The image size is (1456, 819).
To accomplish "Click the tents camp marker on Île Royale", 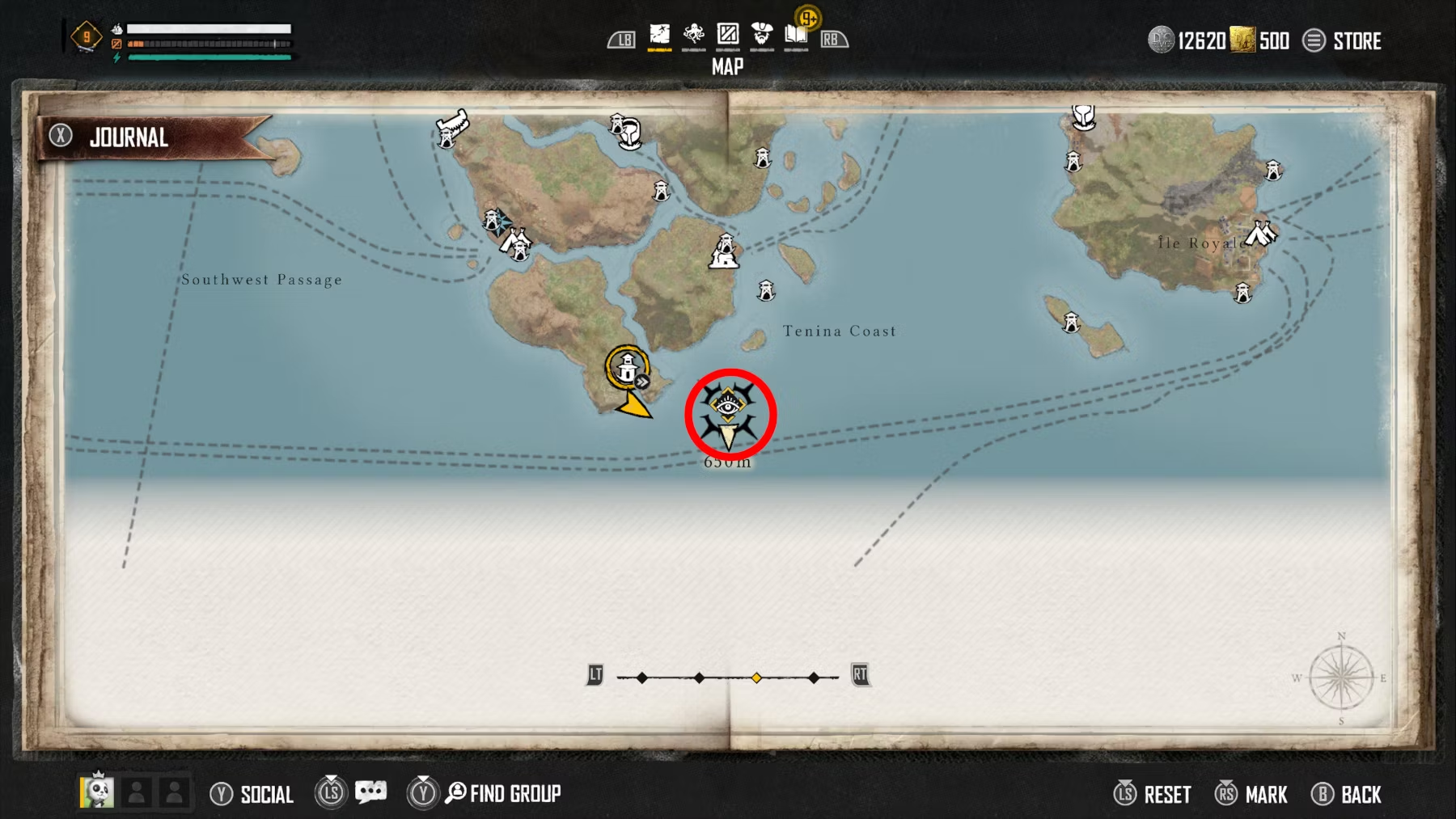I will click(x=1259, y=234).
